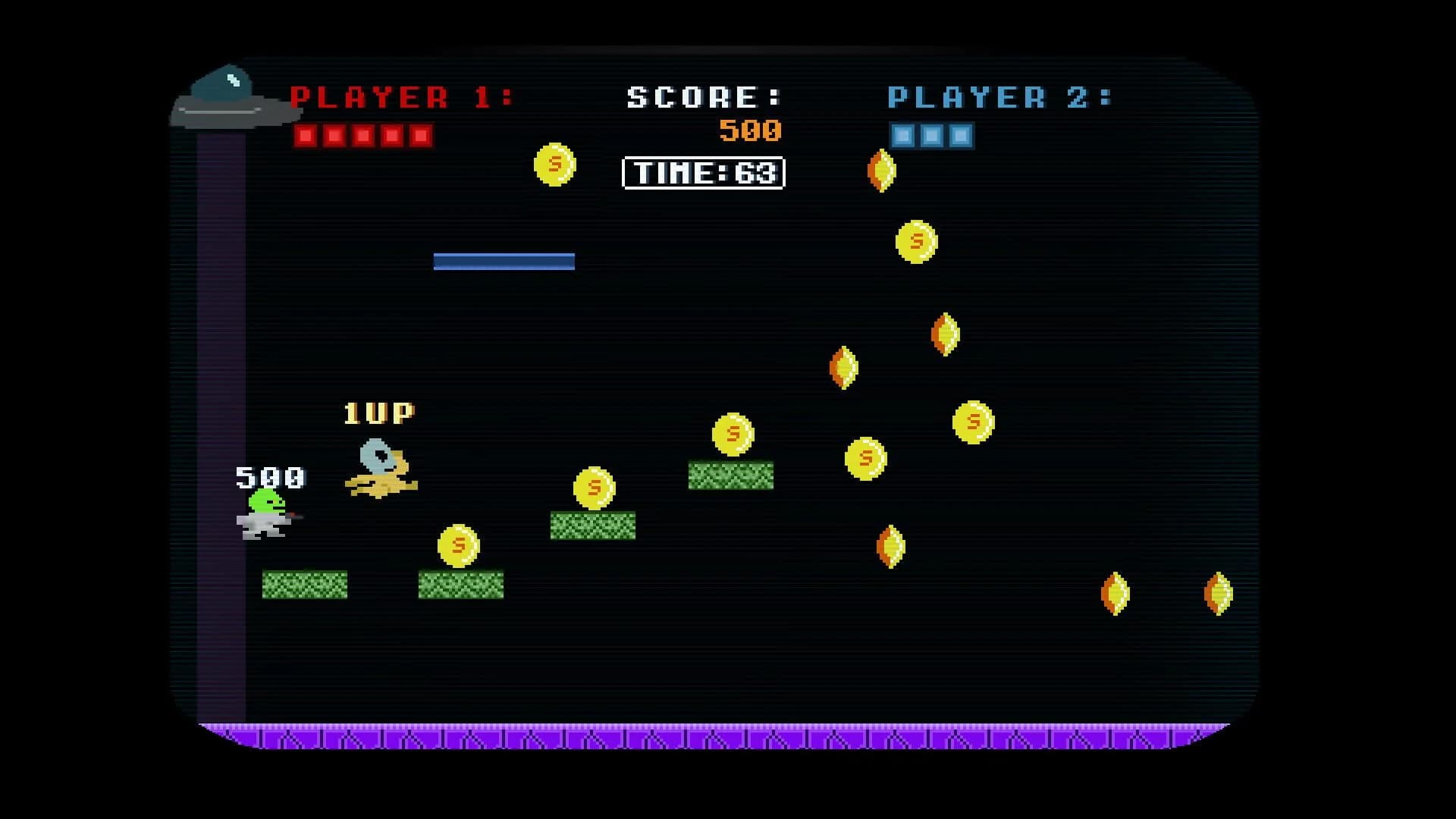The height and width of the screenshot is (819, 1456).
Task: Click the blue horizontal platform near the top
Action: click(503, 262)
